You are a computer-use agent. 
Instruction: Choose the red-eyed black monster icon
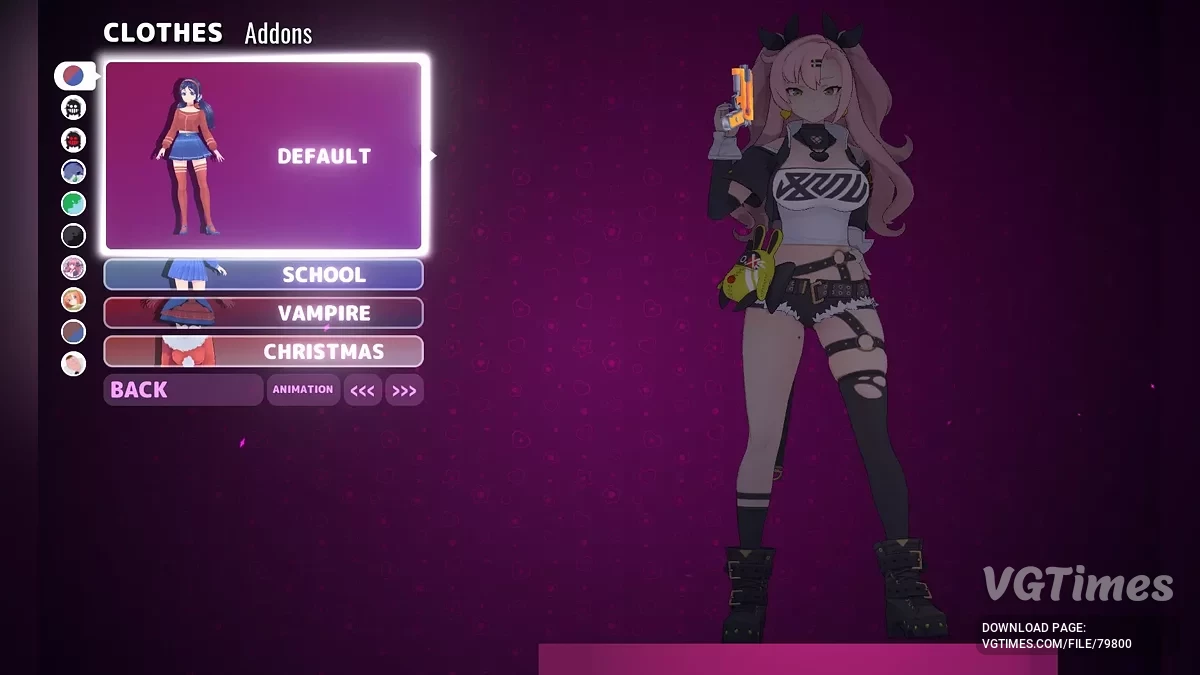(74, 139)
